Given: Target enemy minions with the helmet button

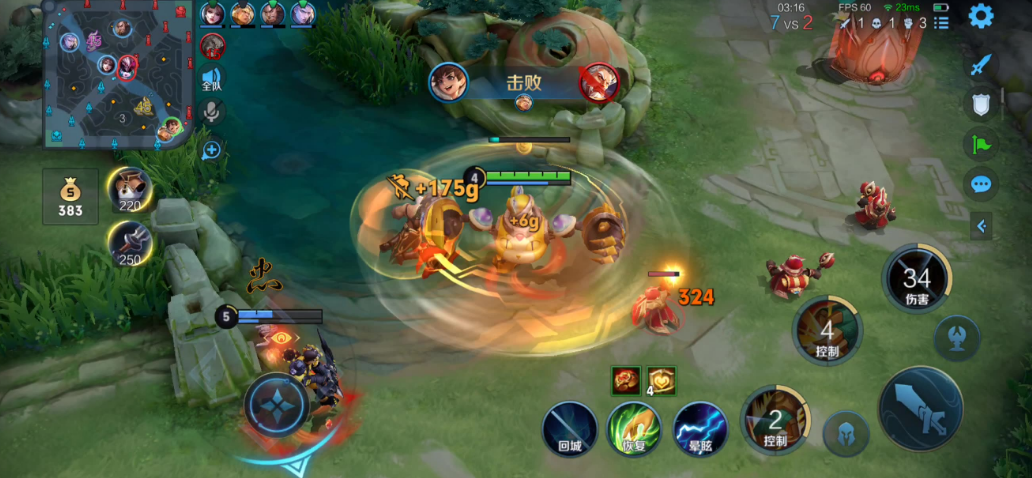Looking at the screenshot, I should tap(846, 433).
